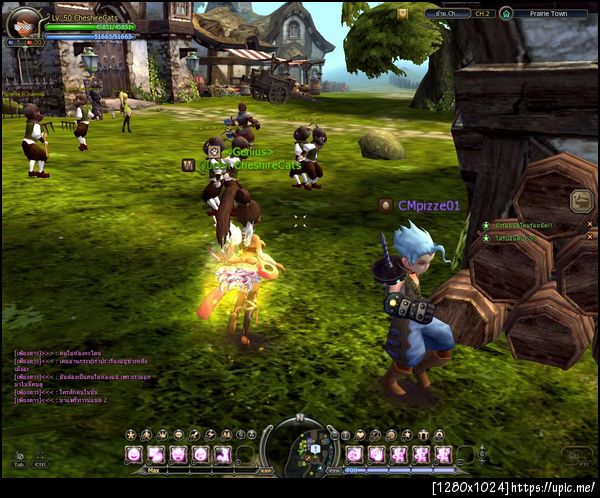Select the first quest in the tracker list
600x498 pixels.
(x=519, y=225)
